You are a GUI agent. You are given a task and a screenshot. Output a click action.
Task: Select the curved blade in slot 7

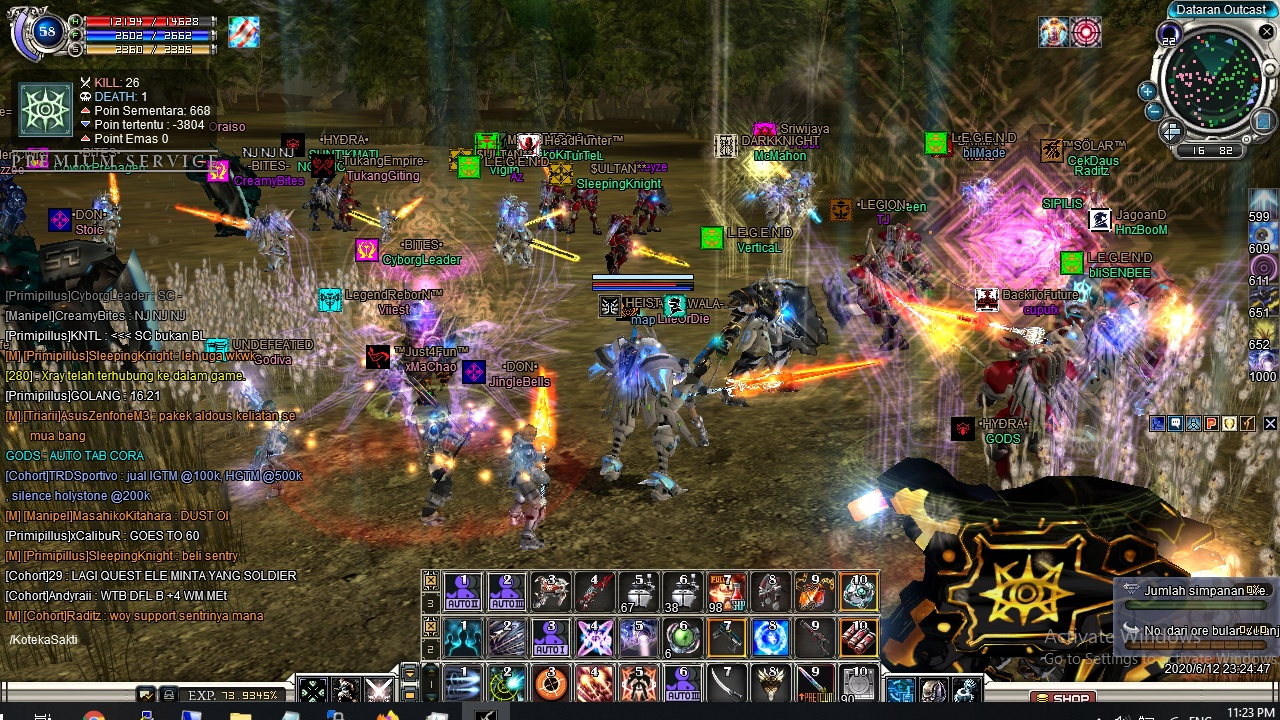coord(727,684)
